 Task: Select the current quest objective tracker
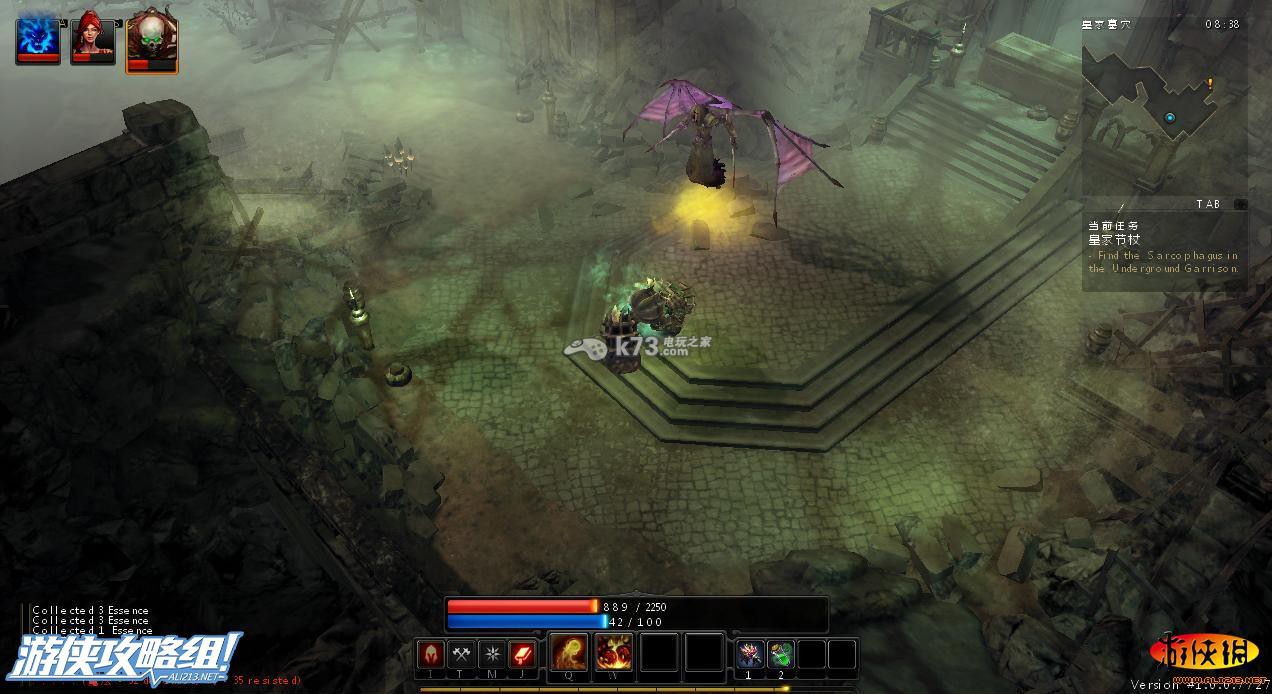(x=1163, y=248)
